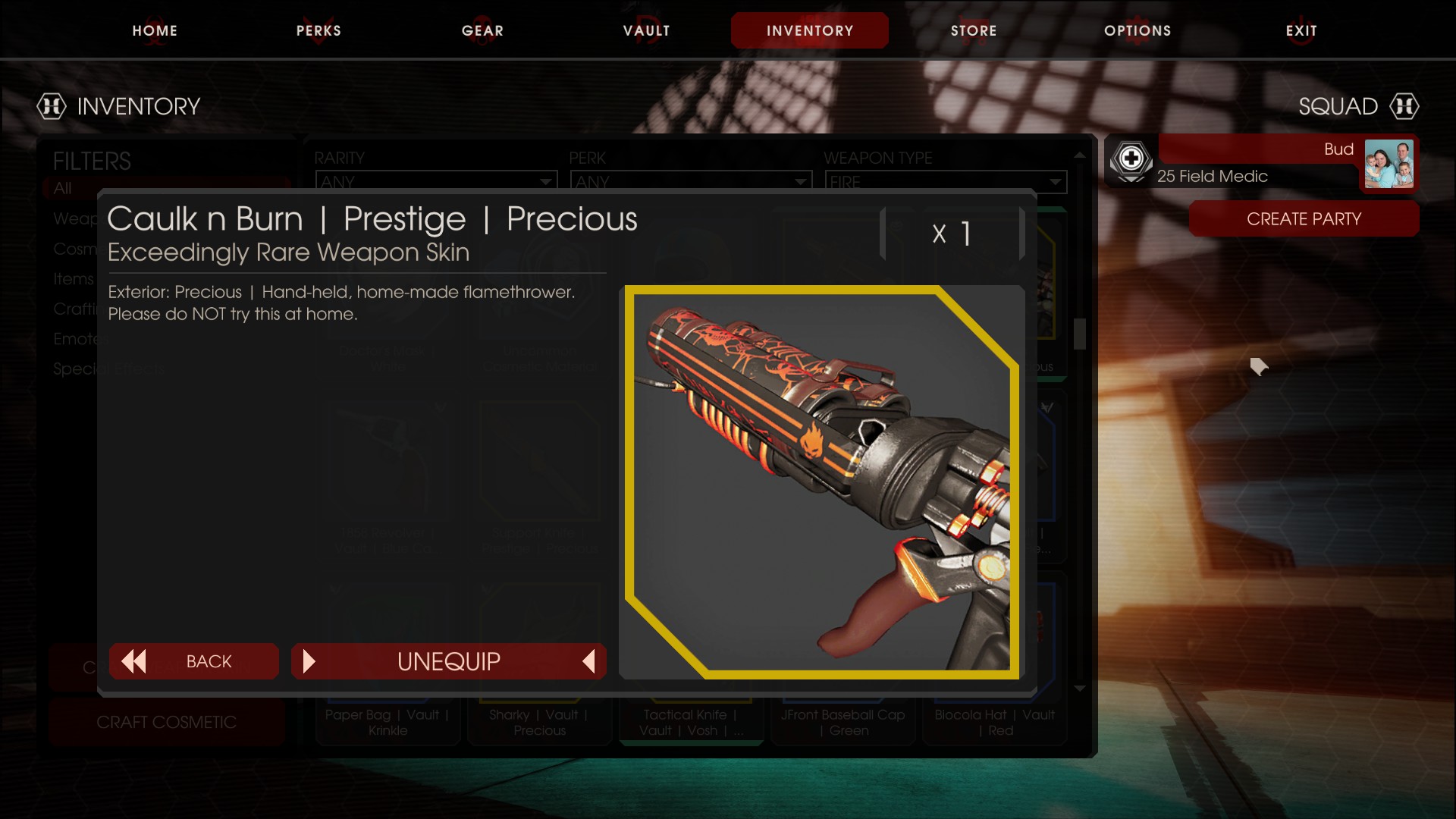Create a party in the squad panel
Viewport: 1456px width, 819px height.
[x=1304, y=219]
